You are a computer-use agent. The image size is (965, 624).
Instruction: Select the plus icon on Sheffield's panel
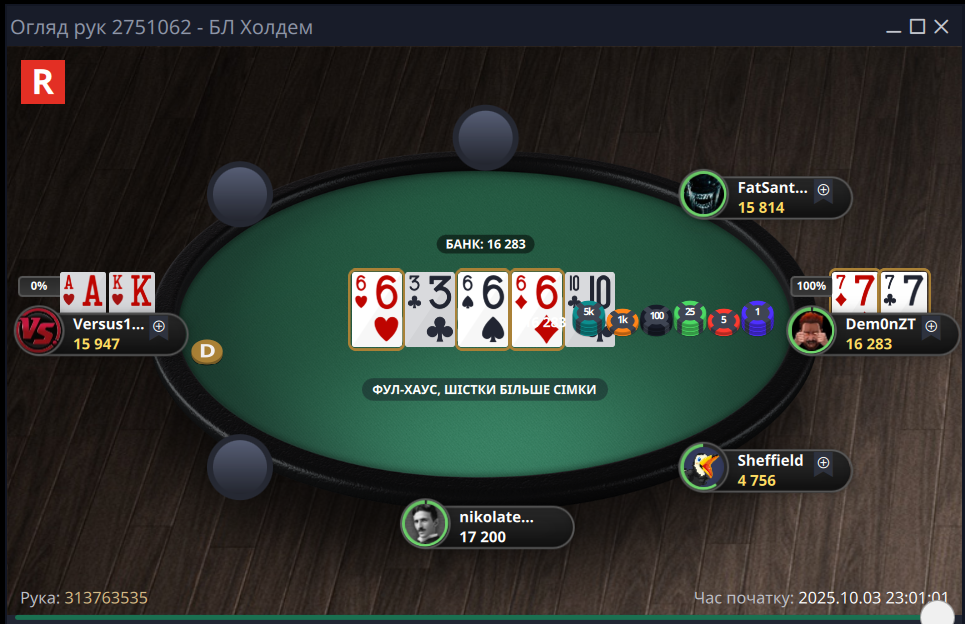(x=823, y=462)
